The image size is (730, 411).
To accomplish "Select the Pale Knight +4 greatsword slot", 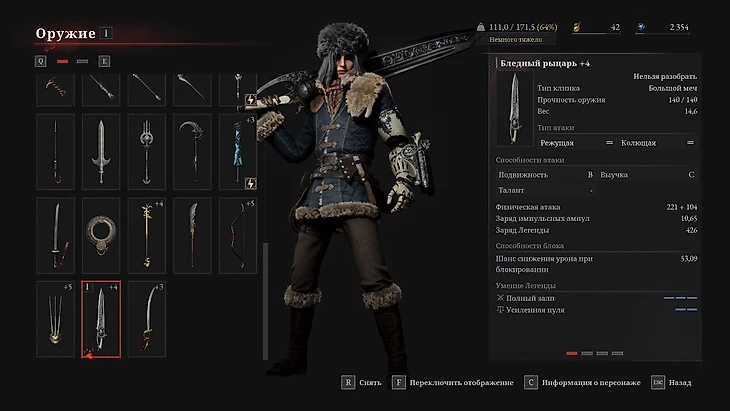I will coord(101,318).
